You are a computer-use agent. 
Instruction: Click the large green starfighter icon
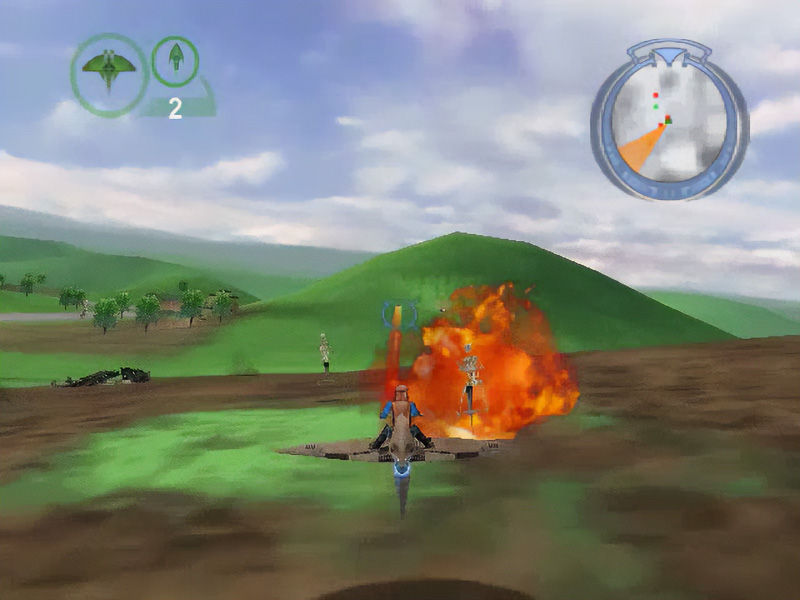(x=109, y=71)
